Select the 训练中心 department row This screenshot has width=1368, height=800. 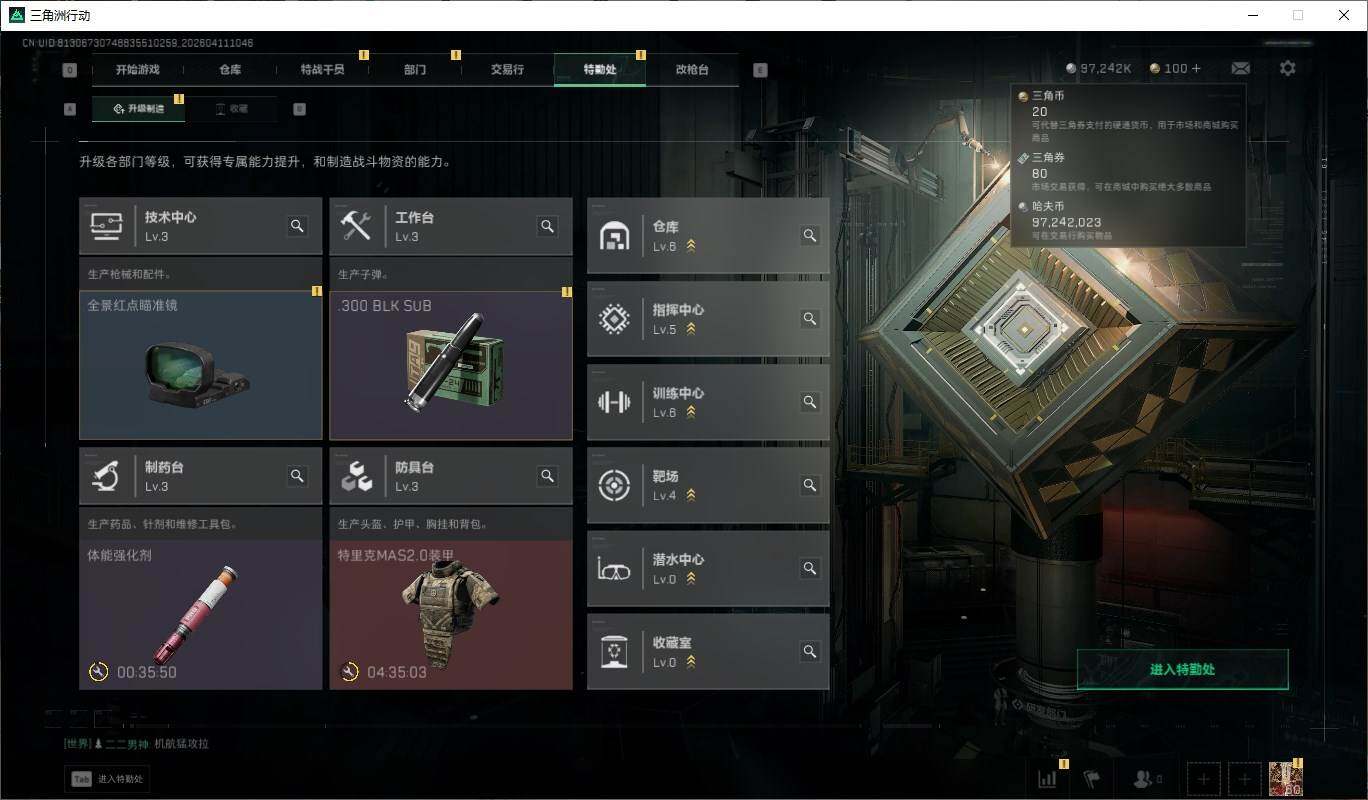707,402
